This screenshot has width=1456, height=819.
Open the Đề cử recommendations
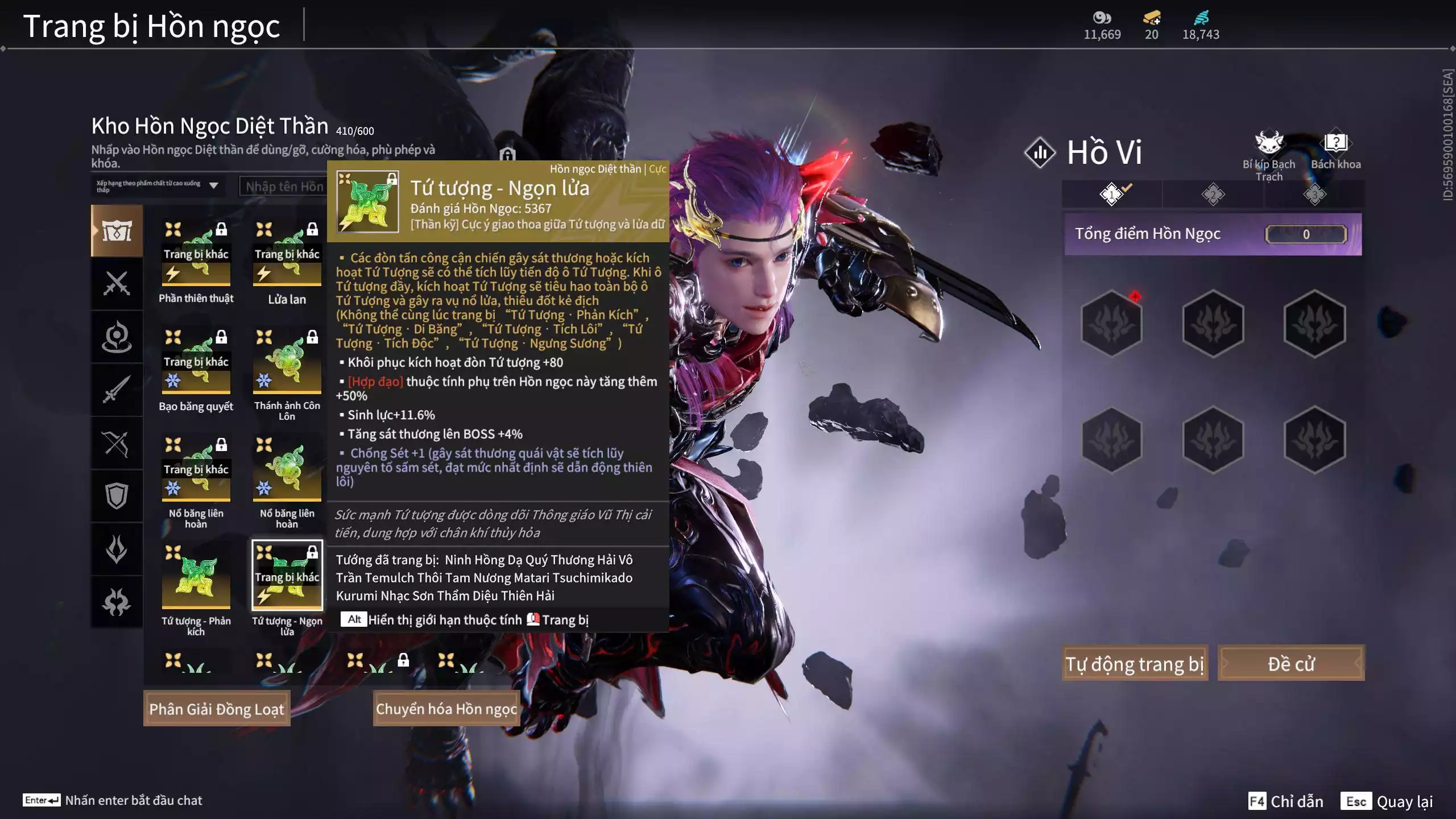click(1290, 663)
